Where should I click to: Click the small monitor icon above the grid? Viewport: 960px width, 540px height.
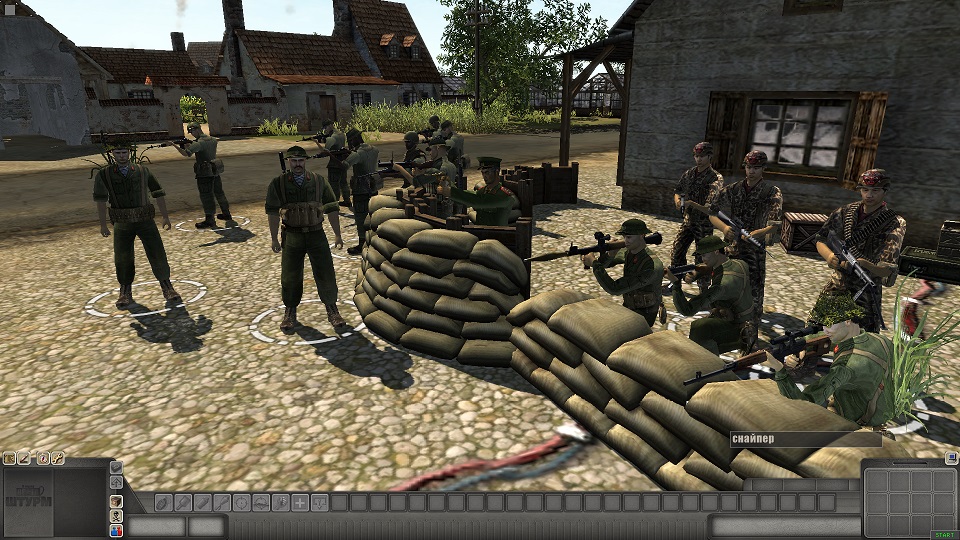[x=950, y=458]
